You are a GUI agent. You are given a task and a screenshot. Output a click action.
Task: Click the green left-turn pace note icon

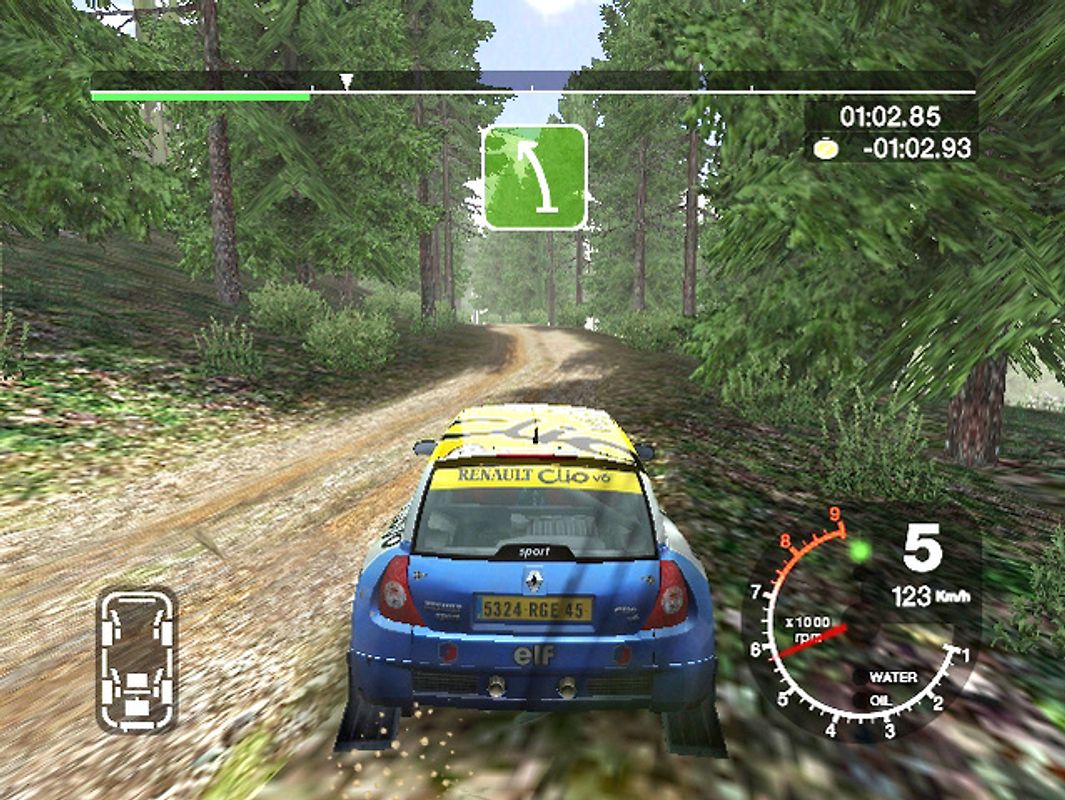click(535, 177)
